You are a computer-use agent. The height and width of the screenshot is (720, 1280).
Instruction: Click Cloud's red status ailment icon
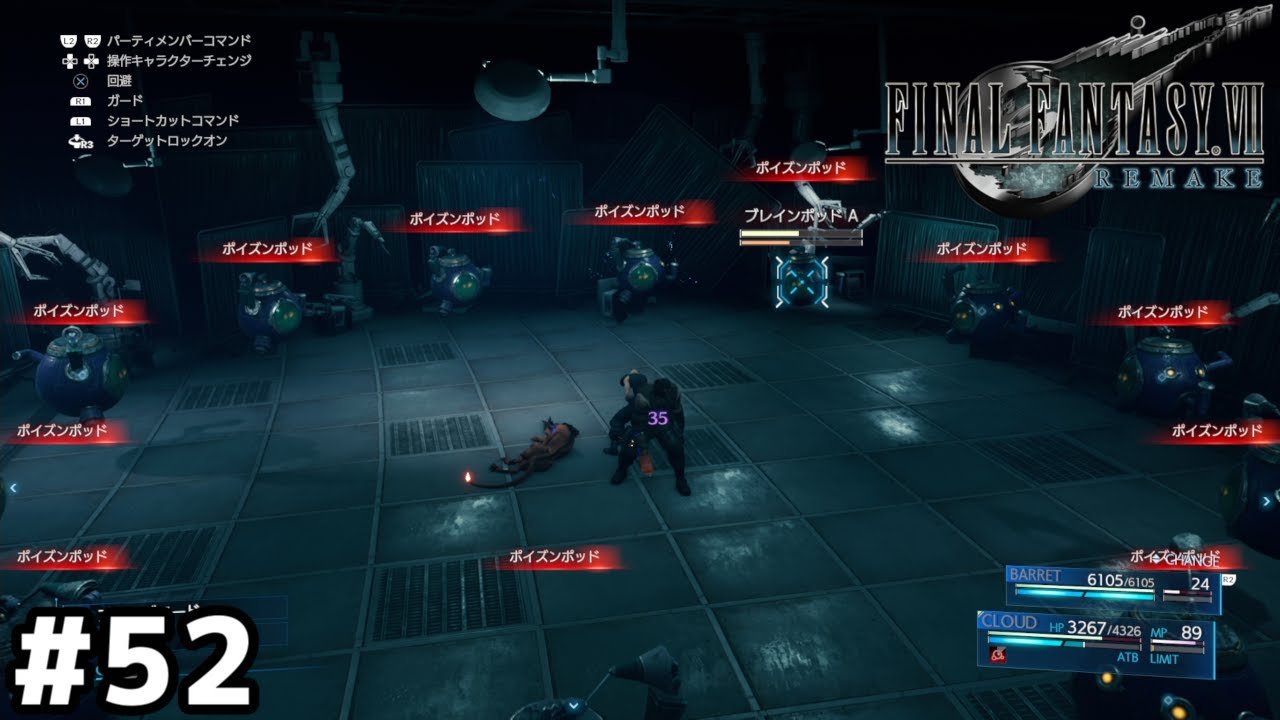pos(998,654)
